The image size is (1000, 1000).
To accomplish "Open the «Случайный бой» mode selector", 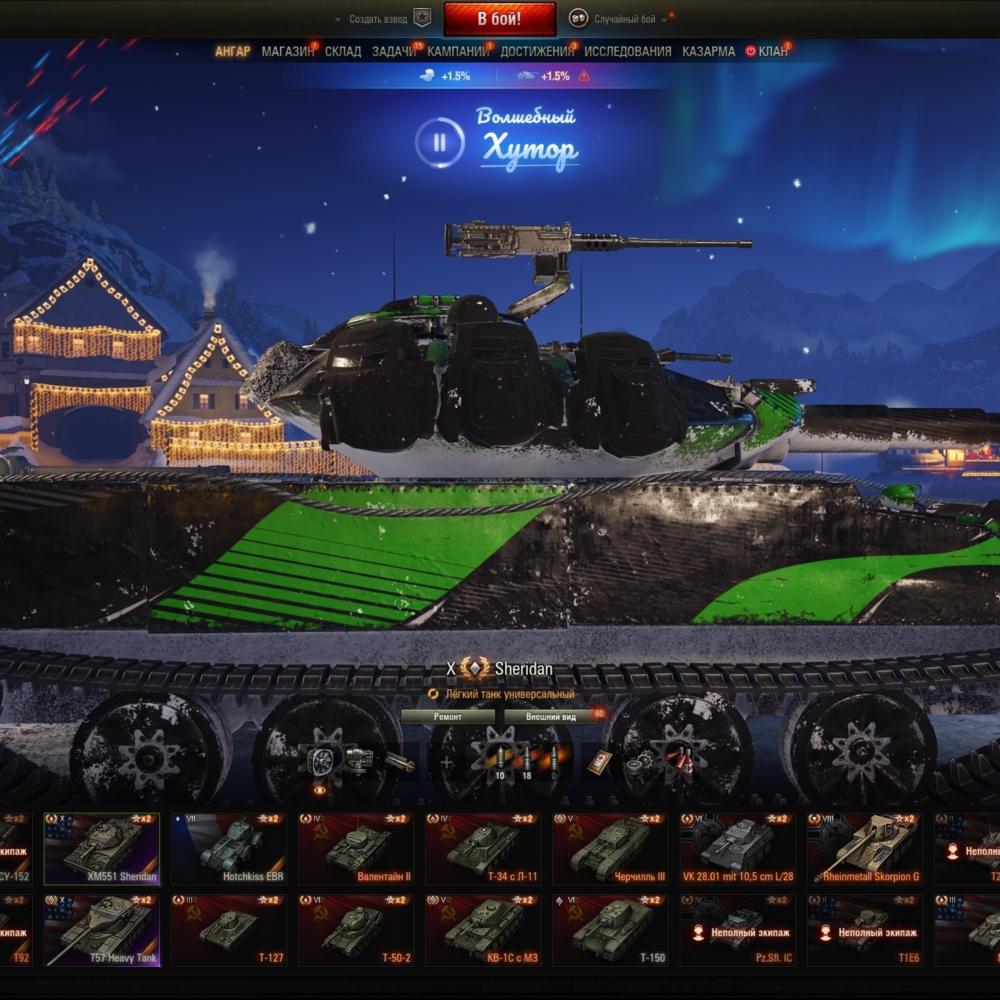I will coord(624,19).
